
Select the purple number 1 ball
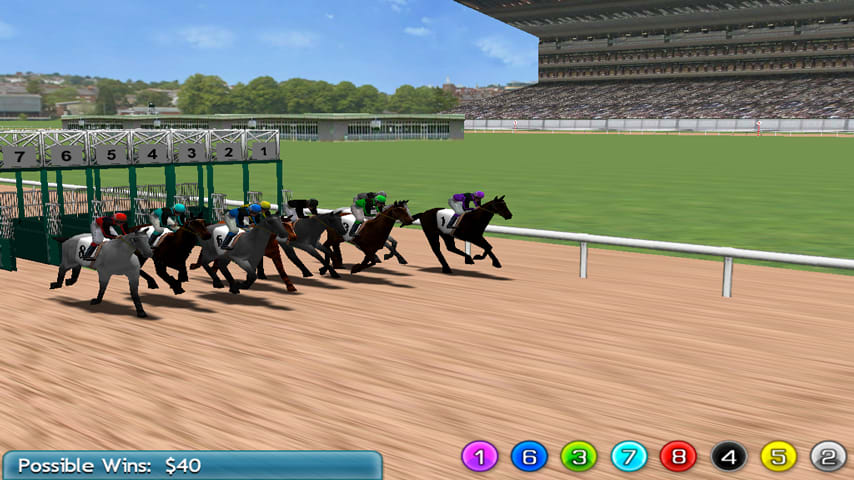coord(479,456)
